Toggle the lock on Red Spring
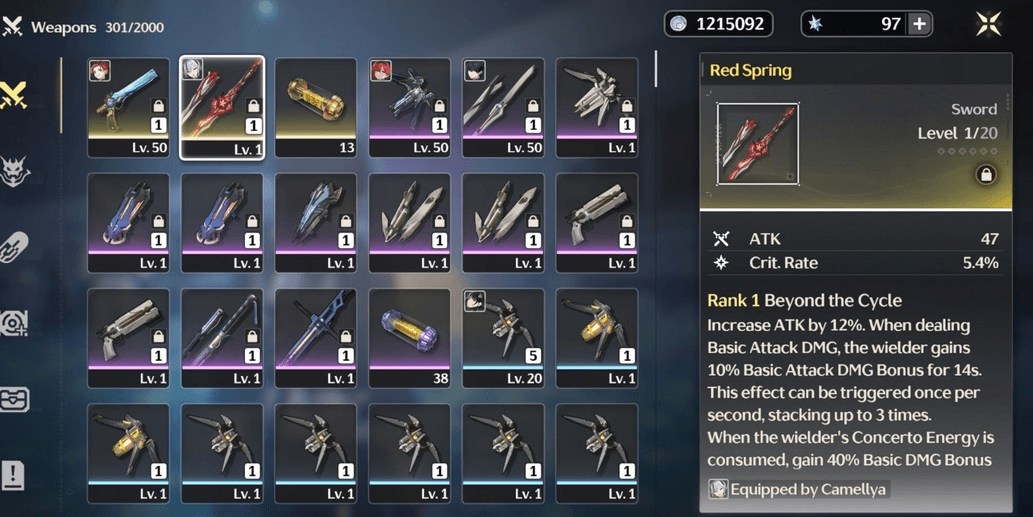 pyautogui.click(x=985, y=175)
